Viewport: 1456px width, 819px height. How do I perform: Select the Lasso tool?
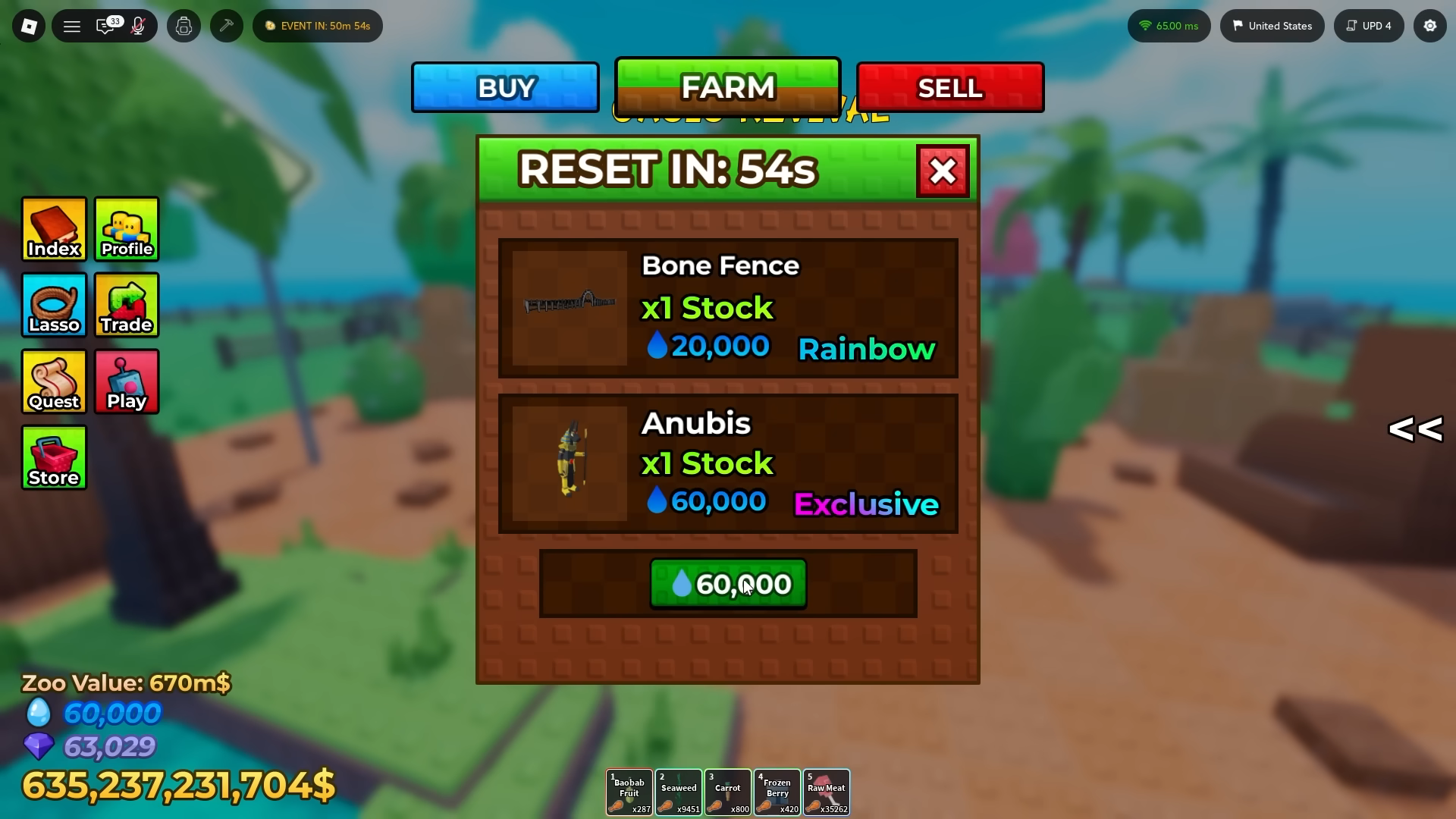[54, 305]
